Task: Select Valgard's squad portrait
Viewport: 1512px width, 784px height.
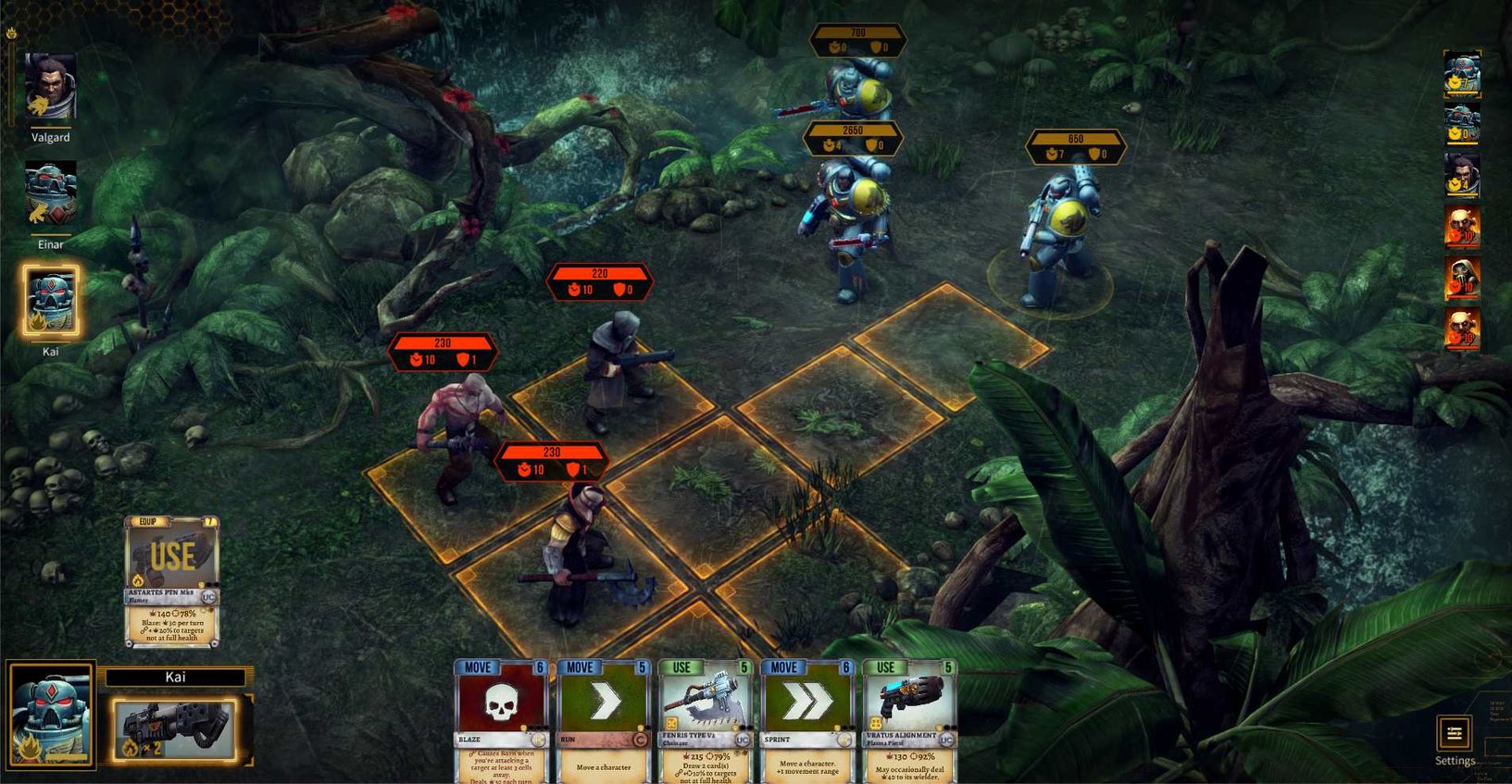Action: [50, 88]
